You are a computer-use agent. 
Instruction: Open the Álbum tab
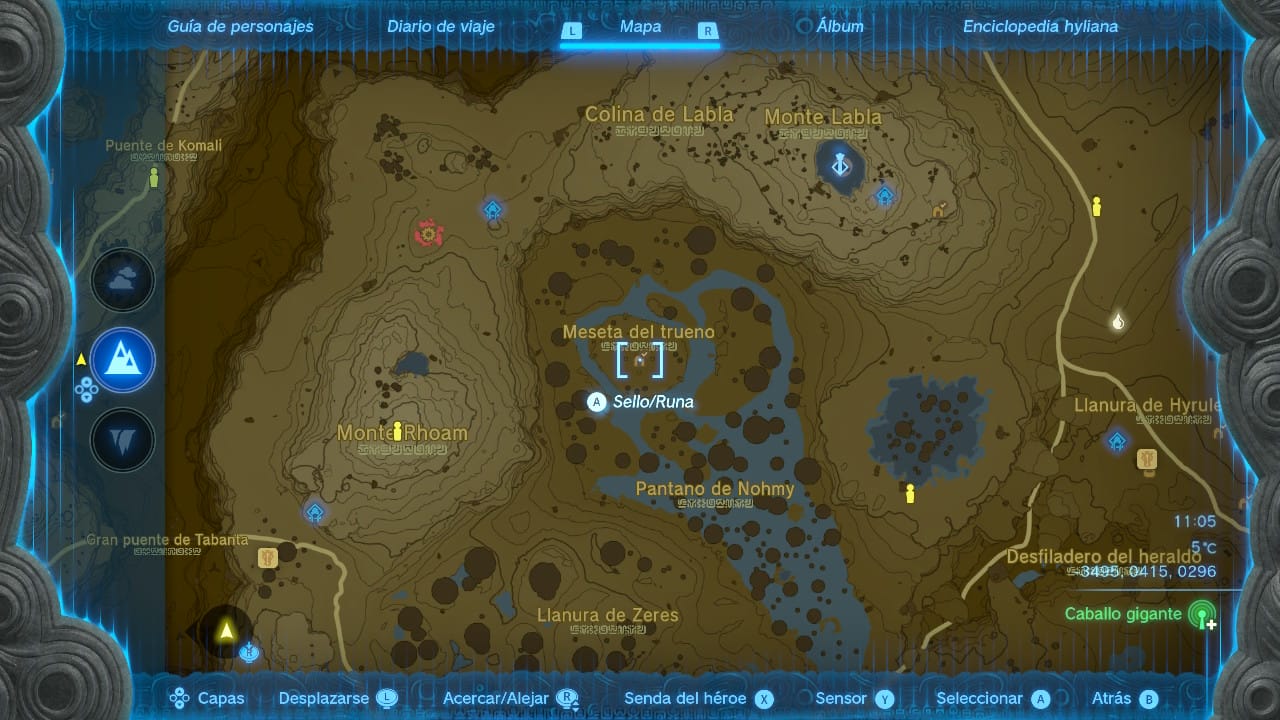(840, 27)
